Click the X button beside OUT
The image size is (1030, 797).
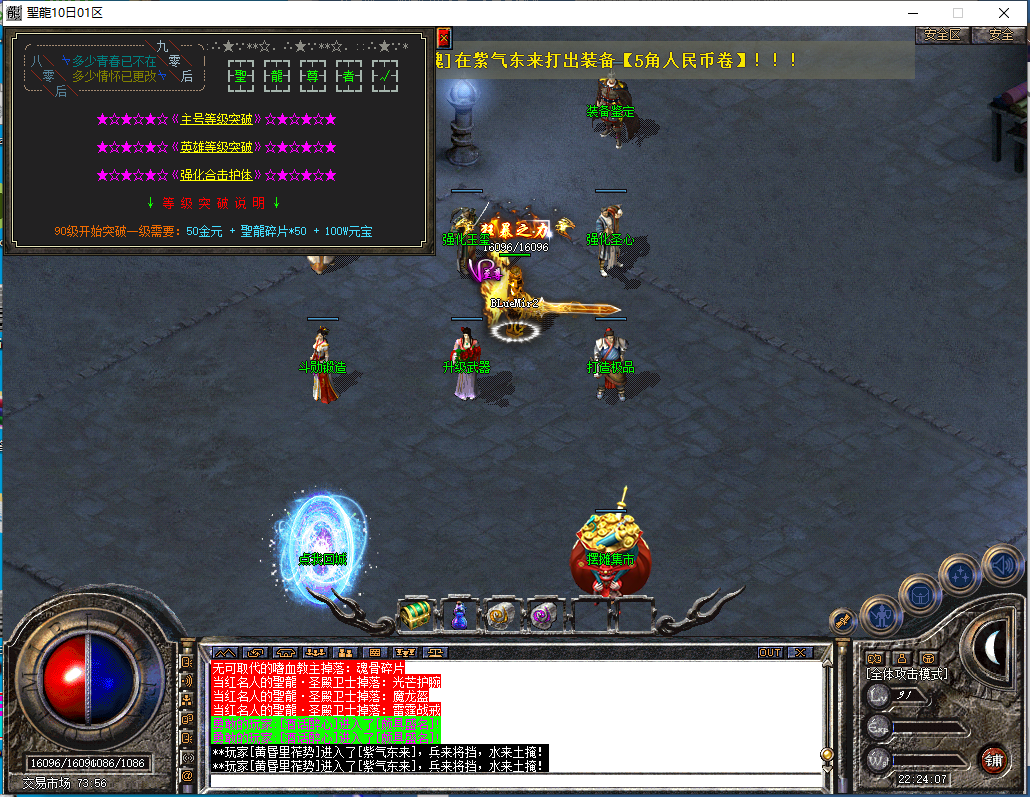pyautogui.click(x=800, y=652)
